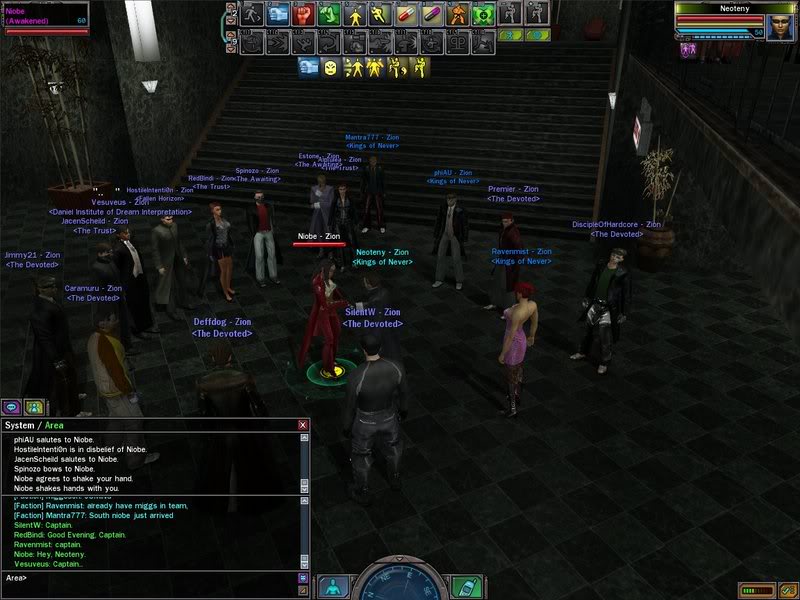Activate the orange martial stance ability
This screenshot has width=800, height=600.
tap(459, 14)
